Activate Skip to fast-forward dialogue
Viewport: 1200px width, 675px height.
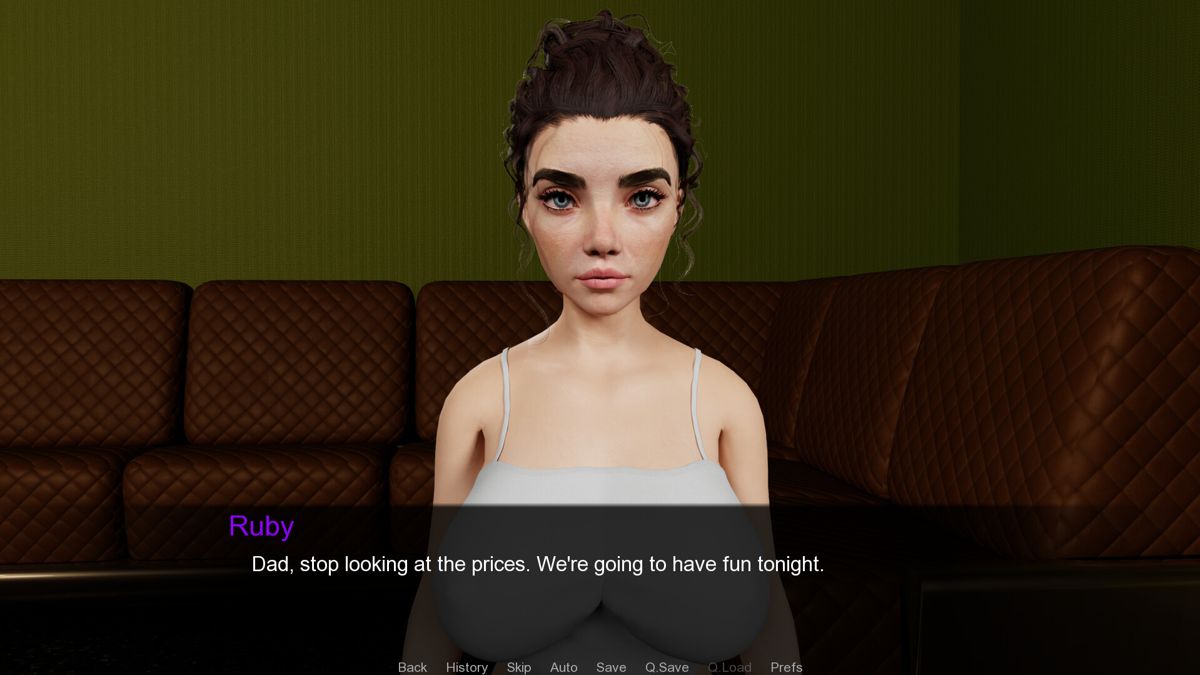point(518,667)
